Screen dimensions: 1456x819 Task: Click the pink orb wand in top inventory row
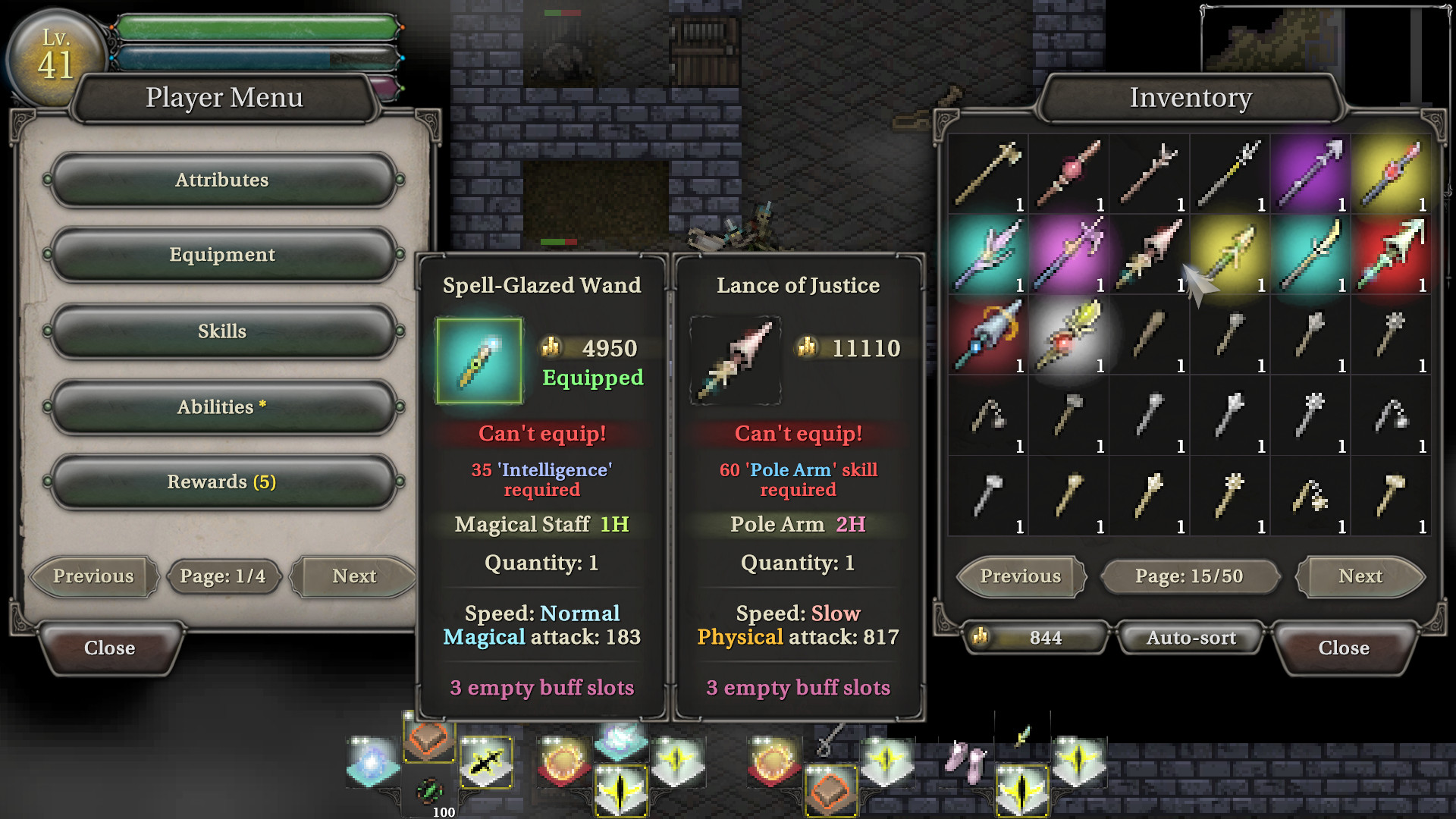[x=1068, y=174]
